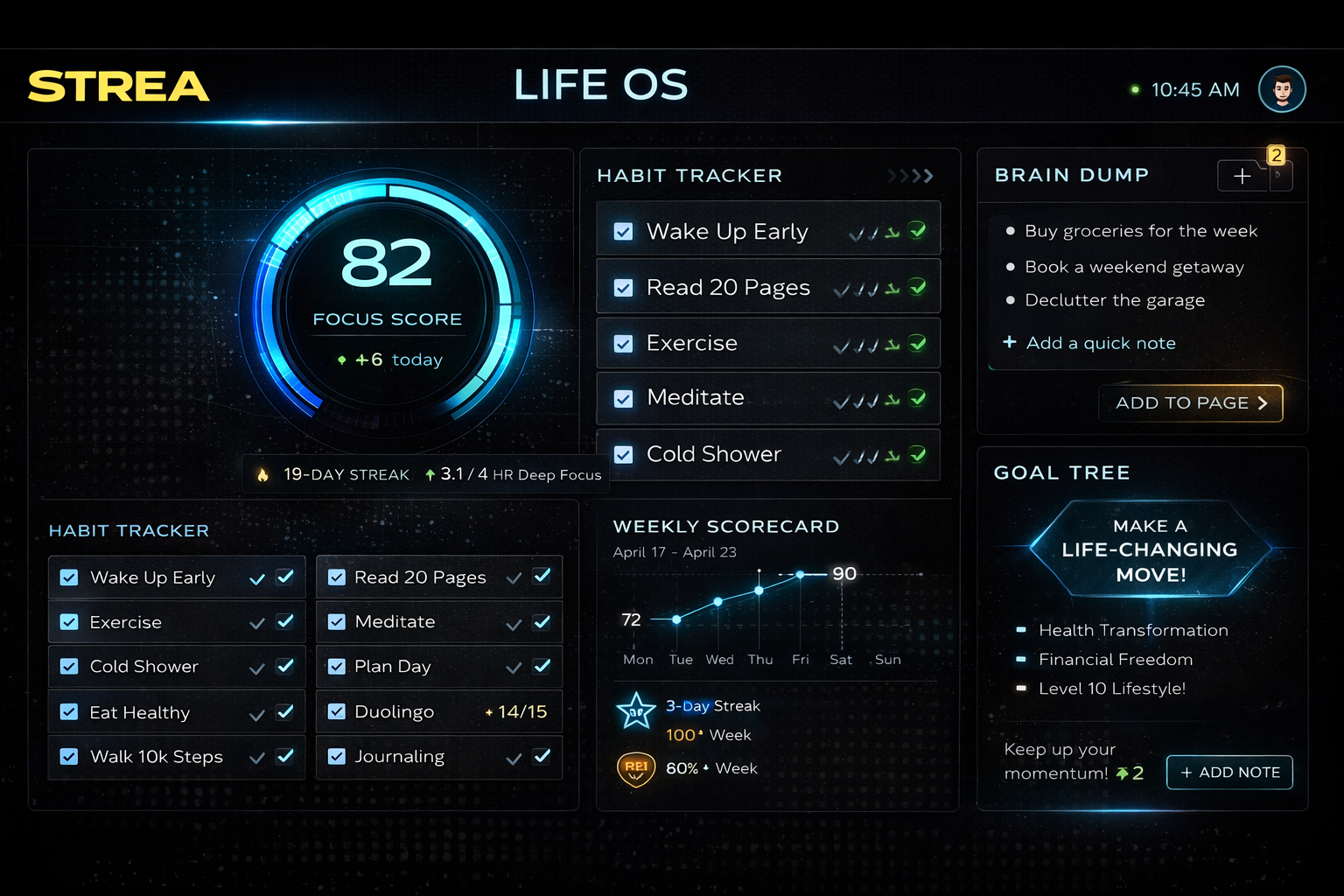Select the Goal Tree panel title

pos(1061,472)
